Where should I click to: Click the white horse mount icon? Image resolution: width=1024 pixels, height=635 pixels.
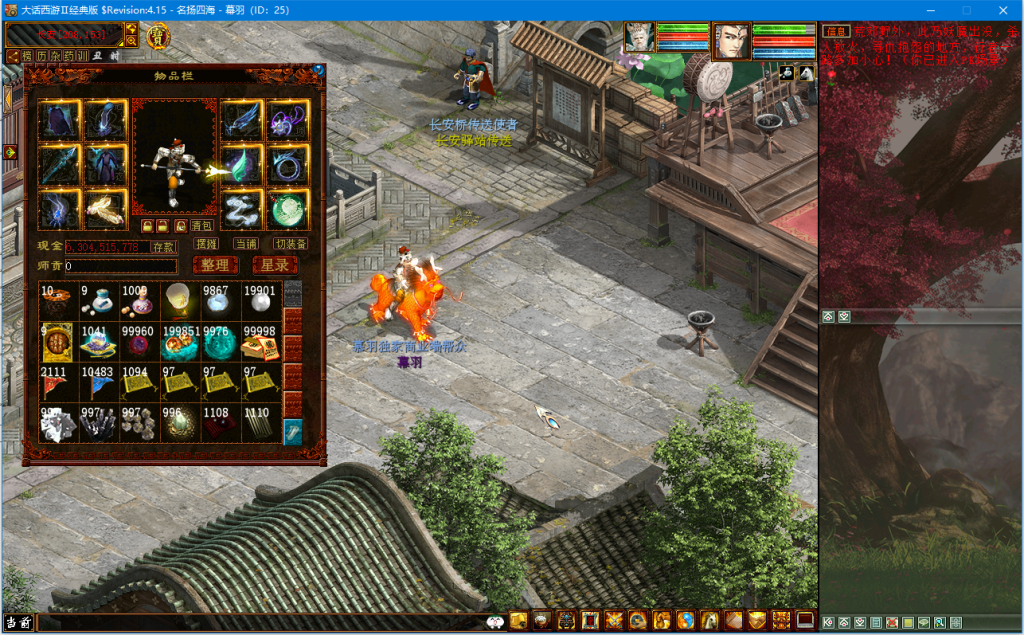806,73
